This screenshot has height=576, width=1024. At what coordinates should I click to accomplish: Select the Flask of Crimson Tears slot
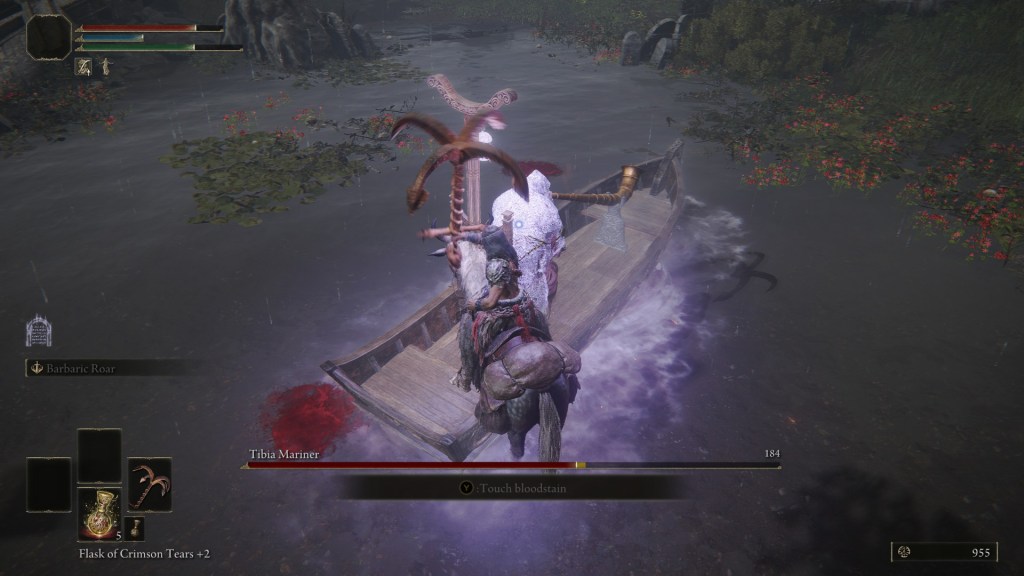(x=100, y=515)
